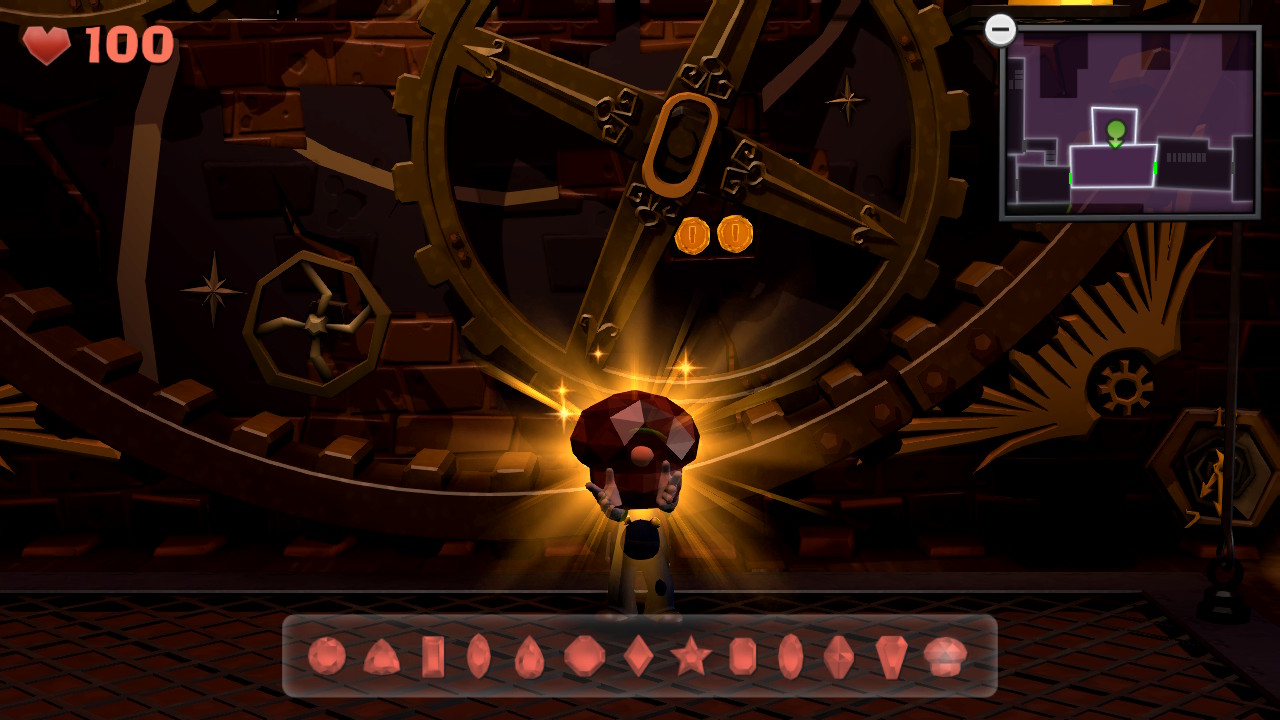Select the marquise oval gem icon
This screenshot has height=720, width=1280.
coord(478,655)
